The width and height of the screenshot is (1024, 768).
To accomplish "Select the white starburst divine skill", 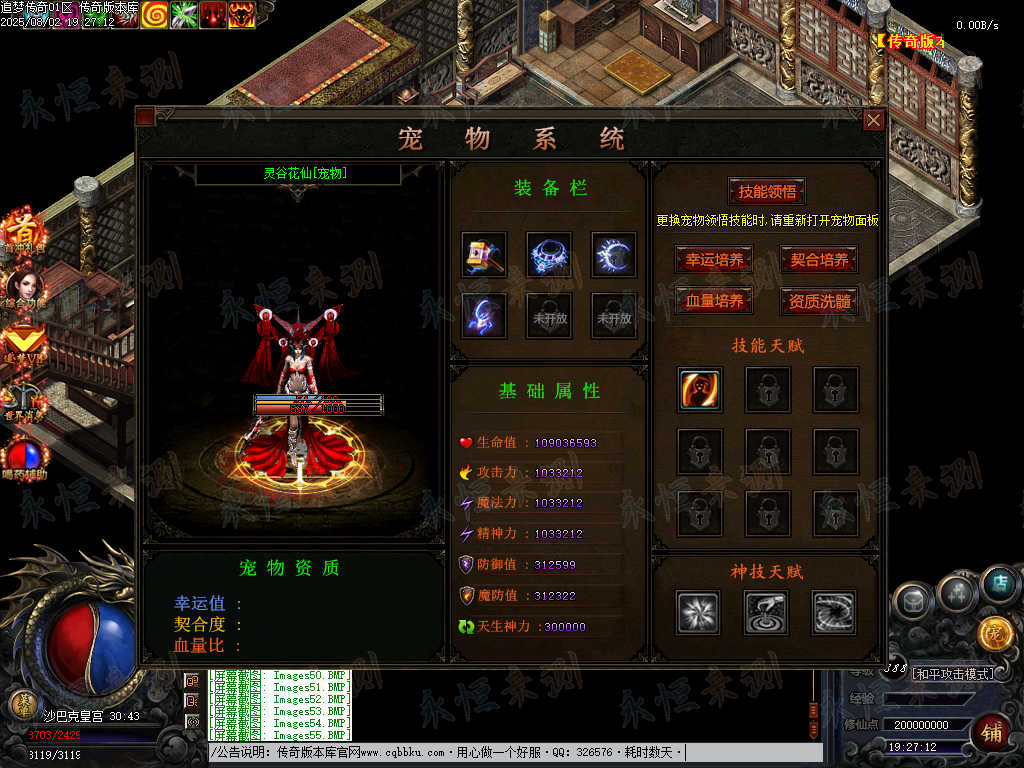I will pyautogui.click(x=698, y=612).
